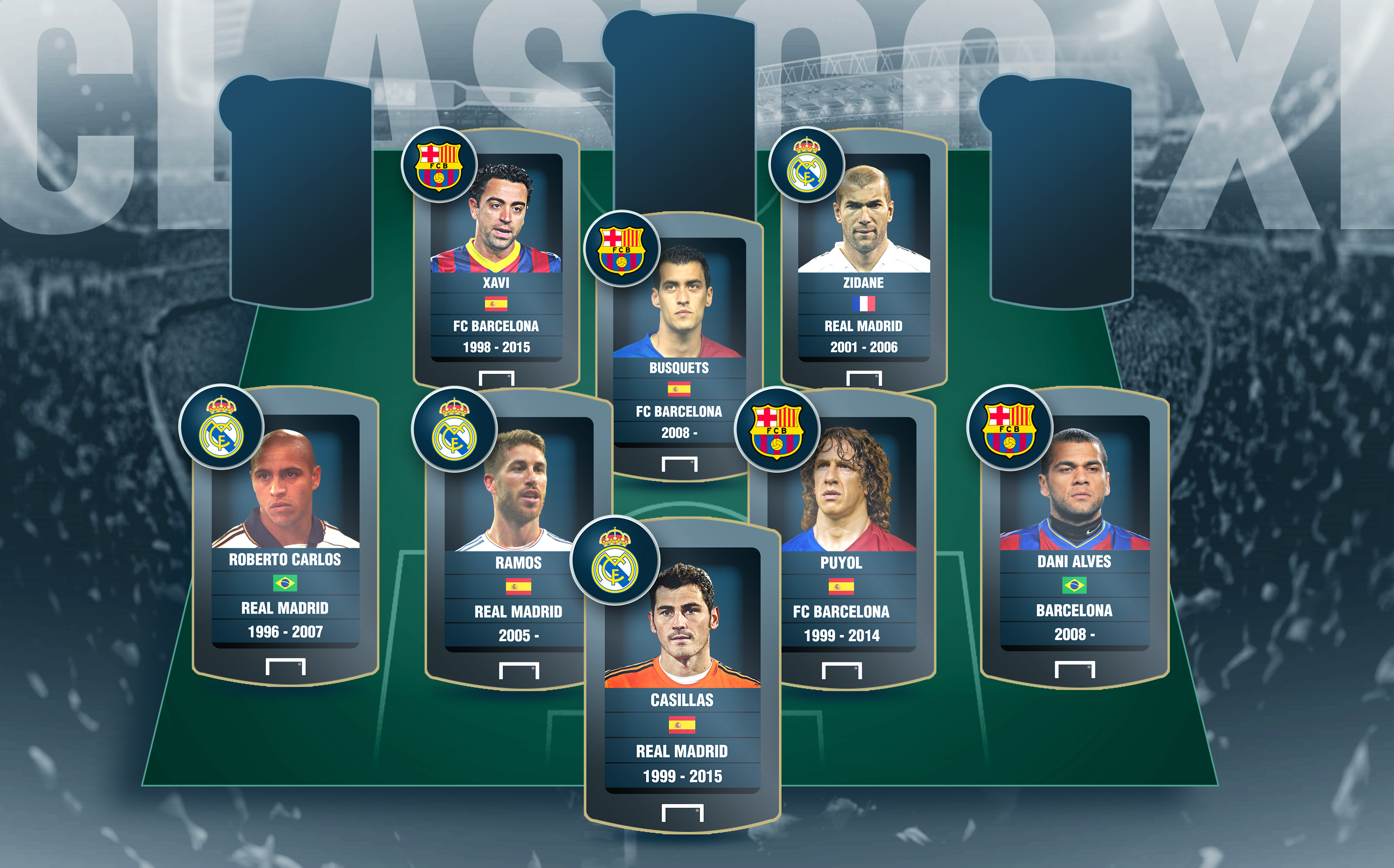Click the Real Madrid crest on Casillas's card

[614, 560]
